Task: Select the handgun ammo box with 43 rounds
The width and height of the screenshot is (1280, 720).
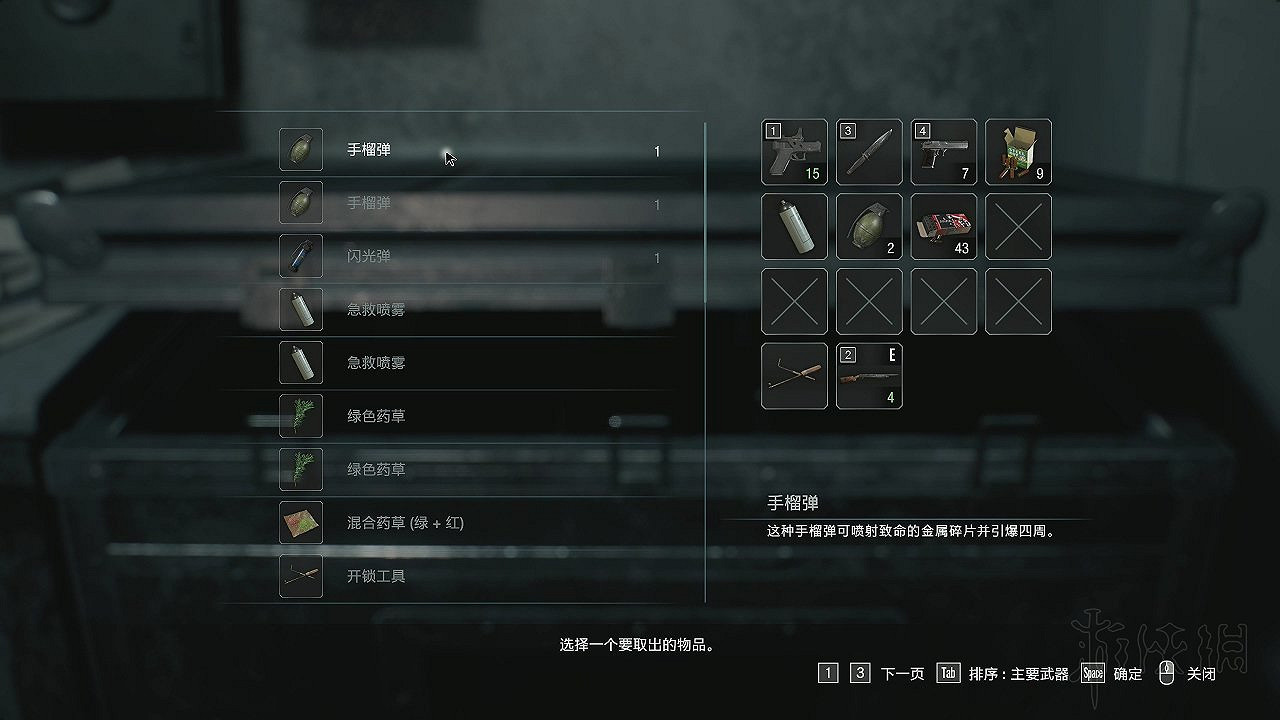Action: click(943, 227)
